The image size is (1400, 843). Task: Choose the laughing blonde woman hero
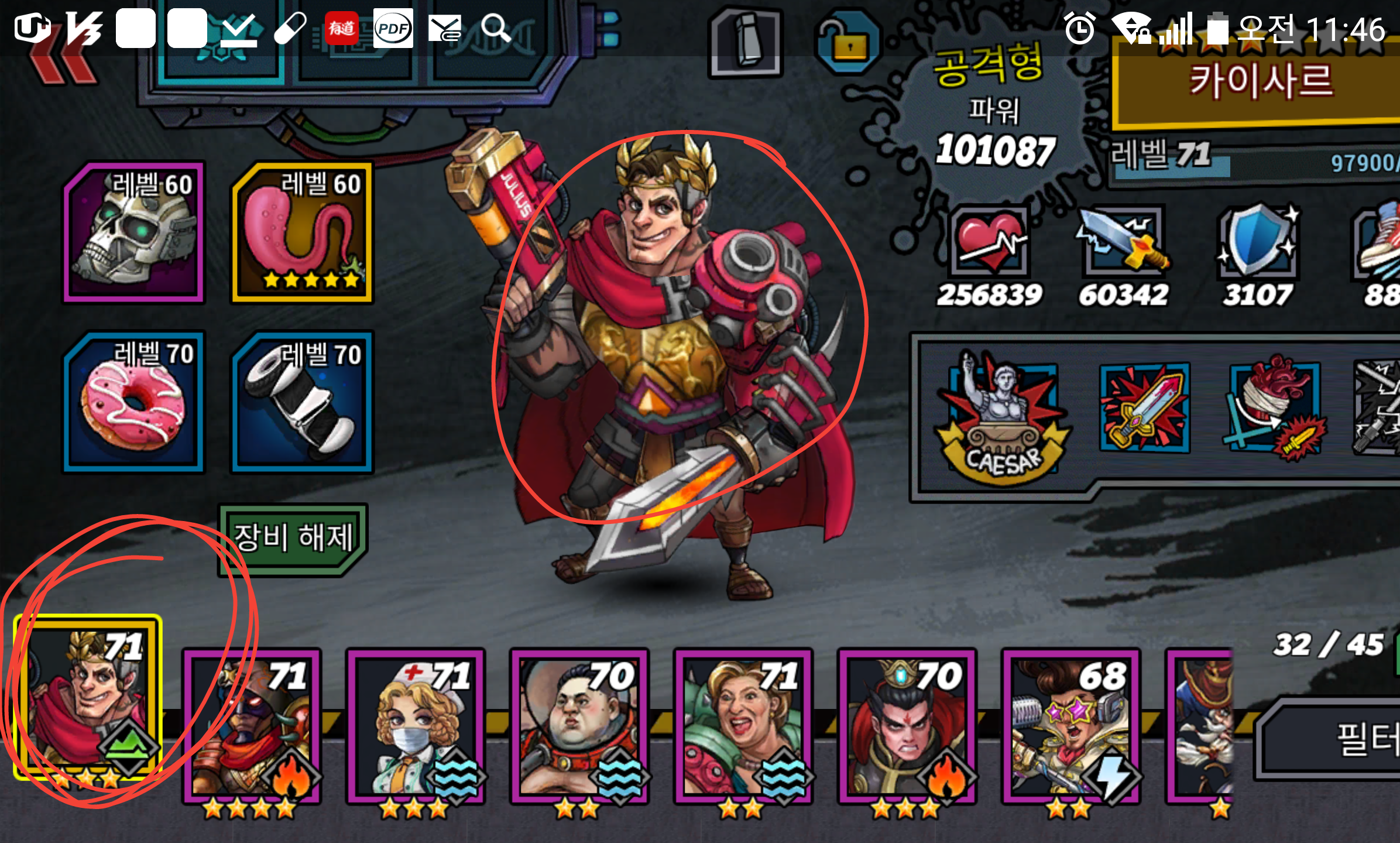tap(743, 726)
